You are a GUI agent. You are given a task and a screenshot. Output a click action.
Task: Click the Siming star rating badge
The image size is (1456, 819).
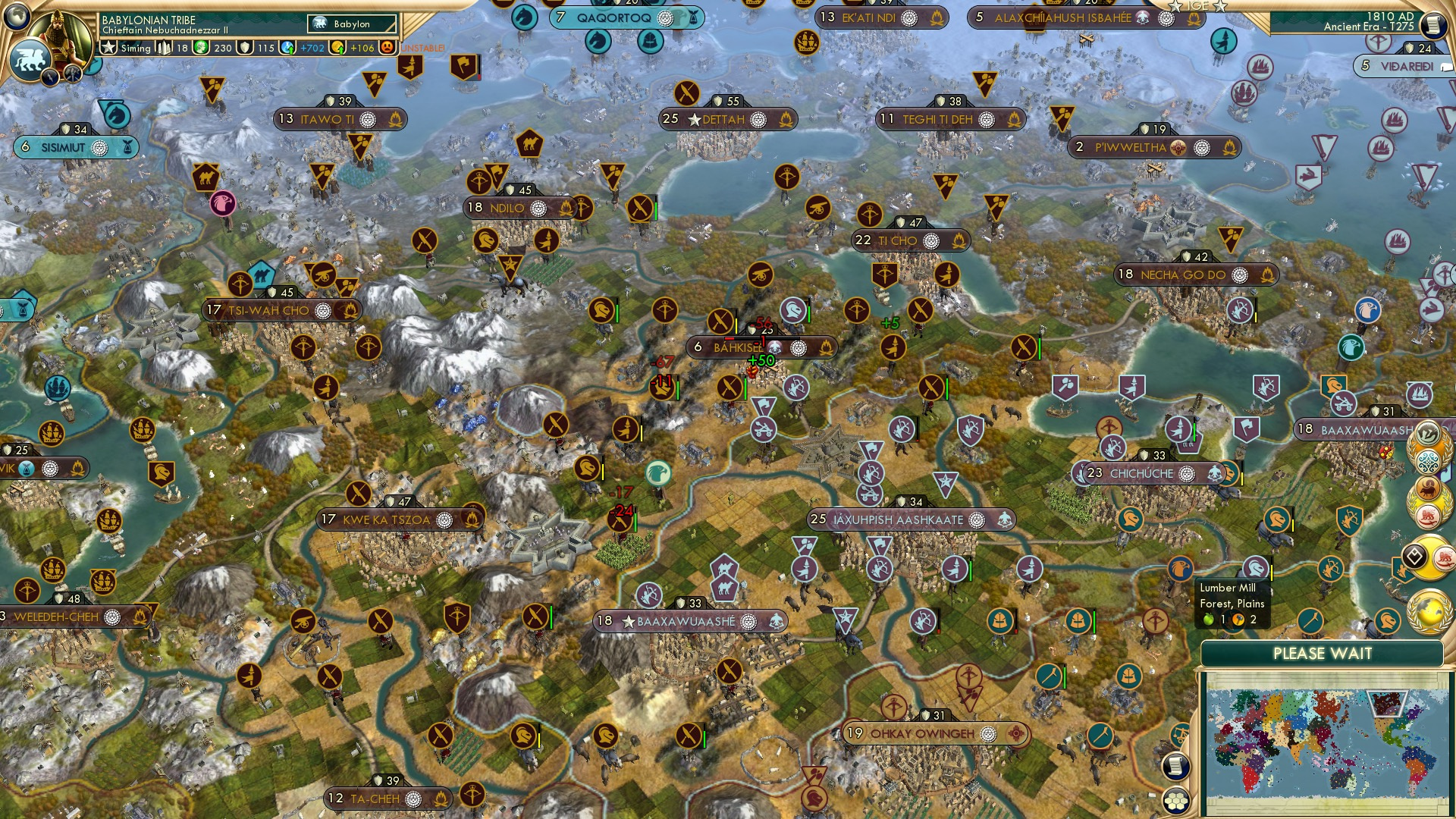coord(109,47)
